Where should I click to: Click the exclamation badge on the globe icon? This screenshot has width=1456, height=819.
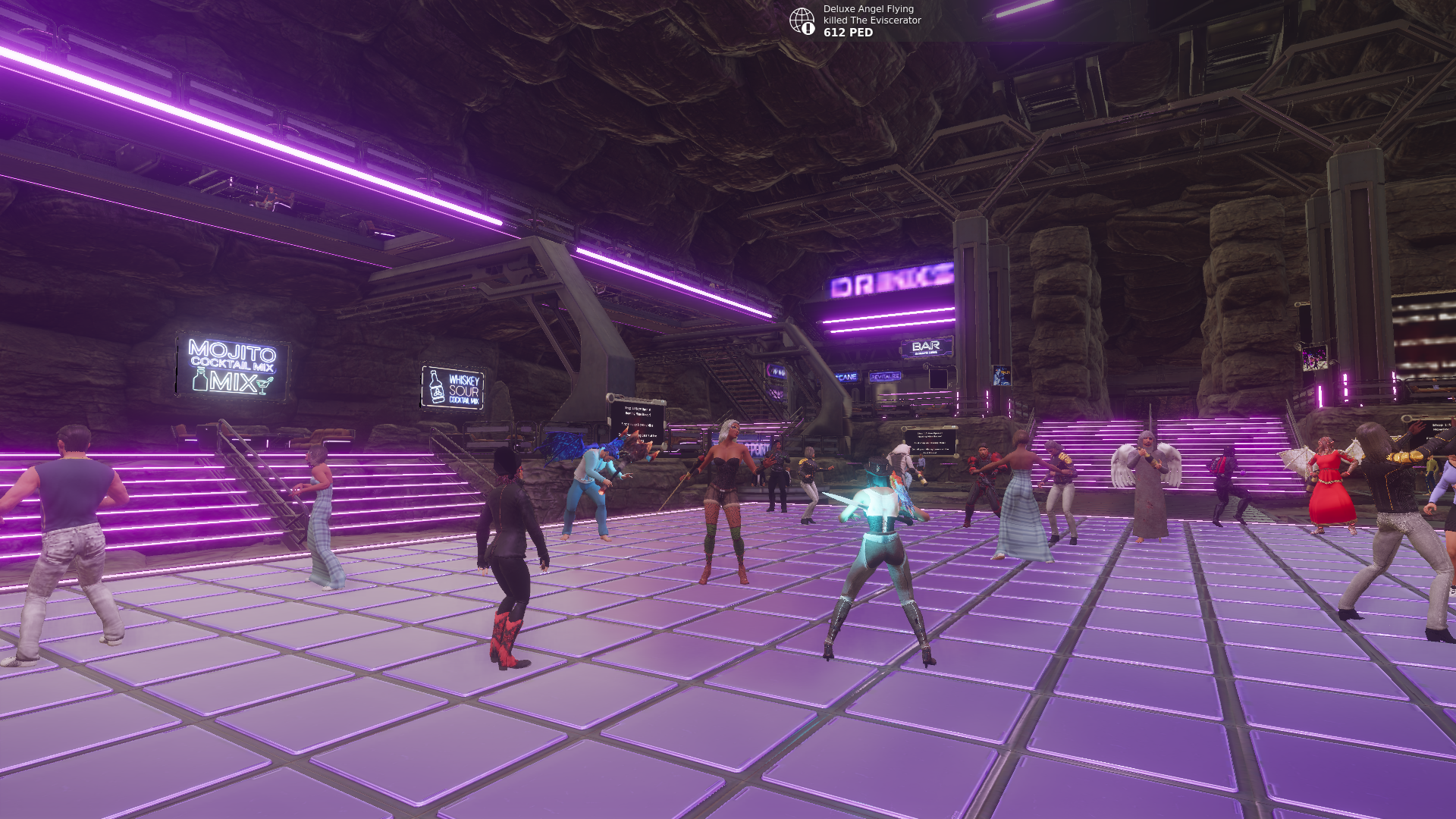(x=808, y=28)
